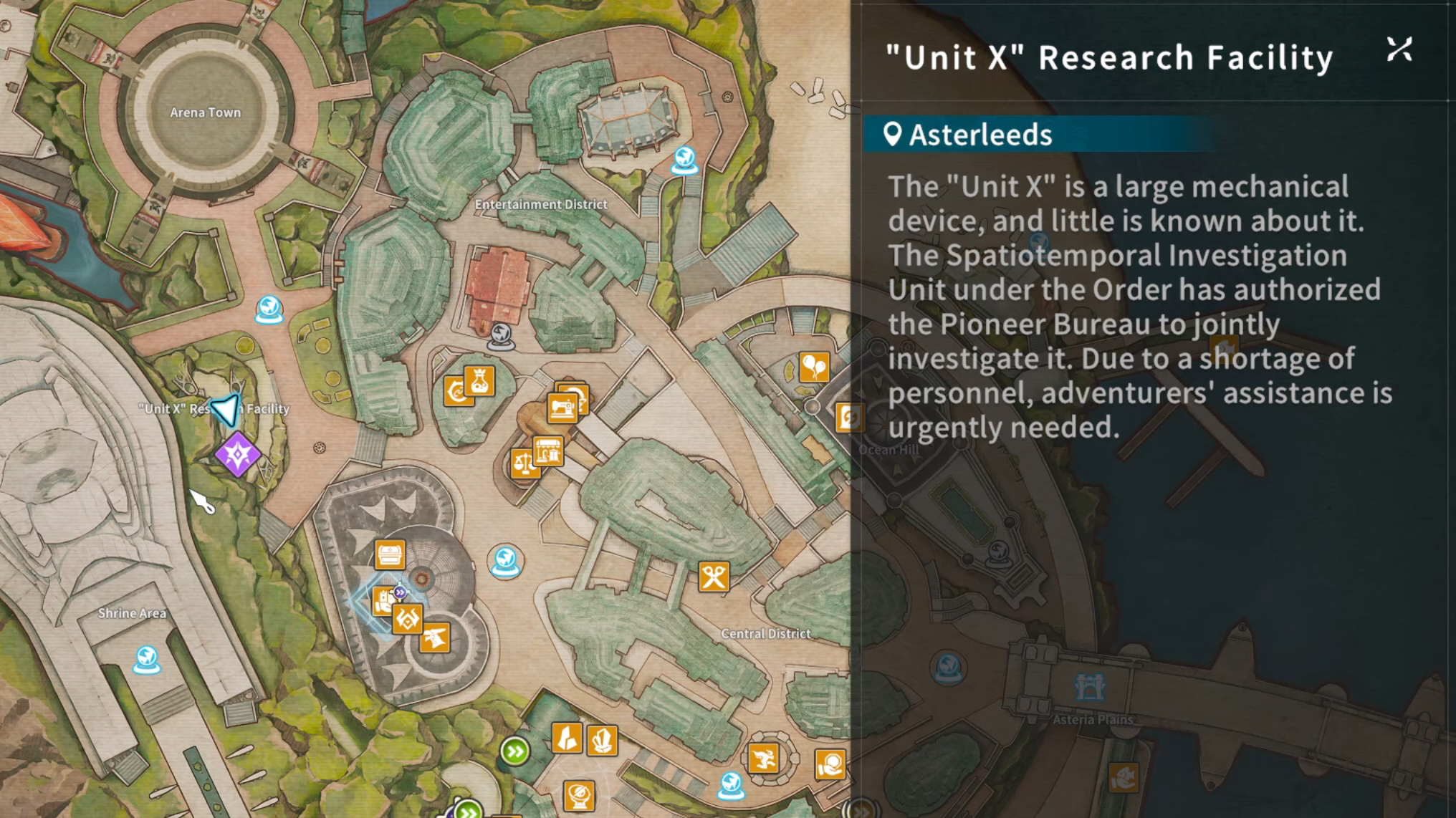Screen dimensions: 1456x818
Task: Open the hand holding coin marker
Action: coord(830,764)
